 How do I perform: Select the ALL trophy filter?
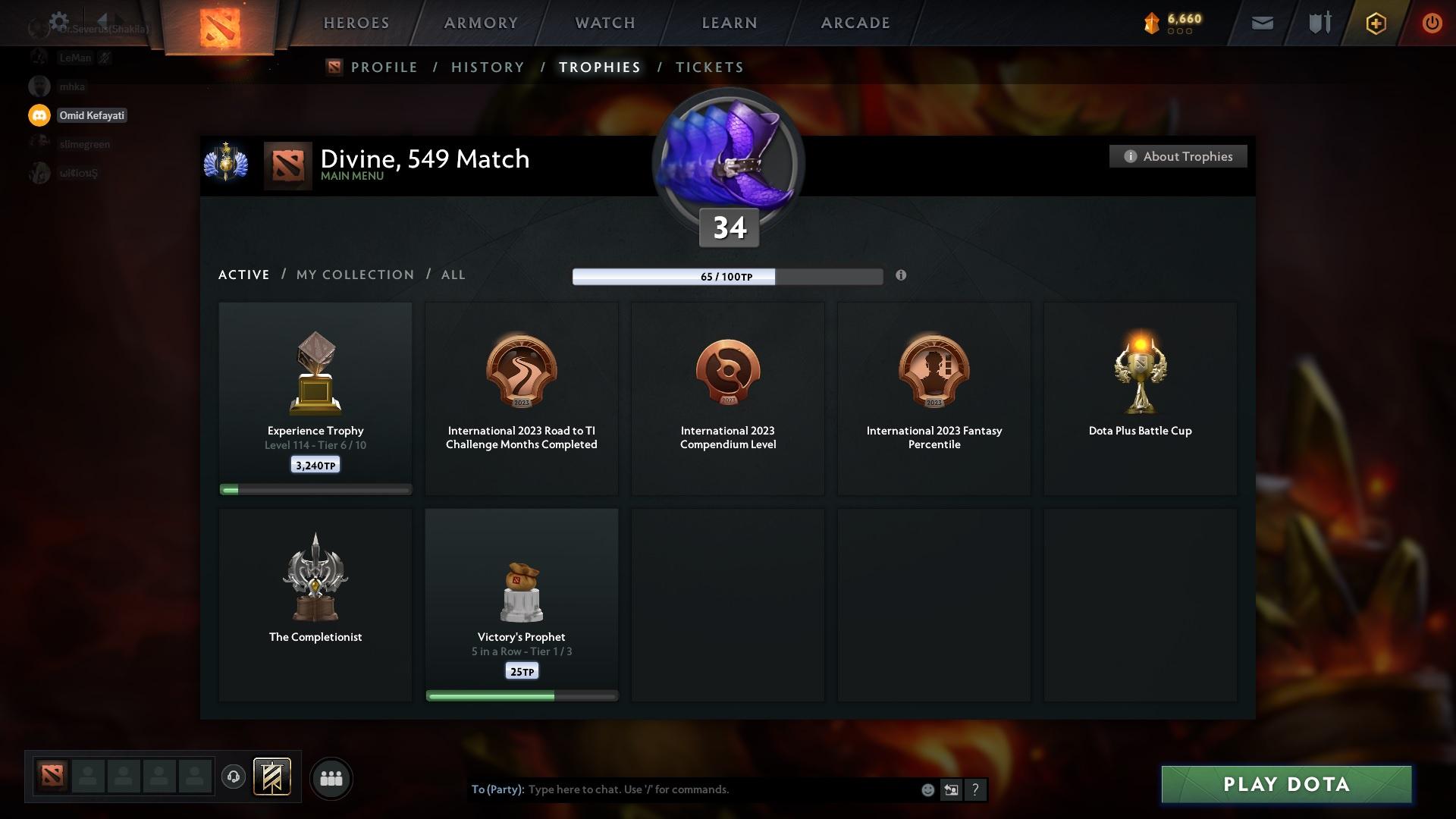453,275
